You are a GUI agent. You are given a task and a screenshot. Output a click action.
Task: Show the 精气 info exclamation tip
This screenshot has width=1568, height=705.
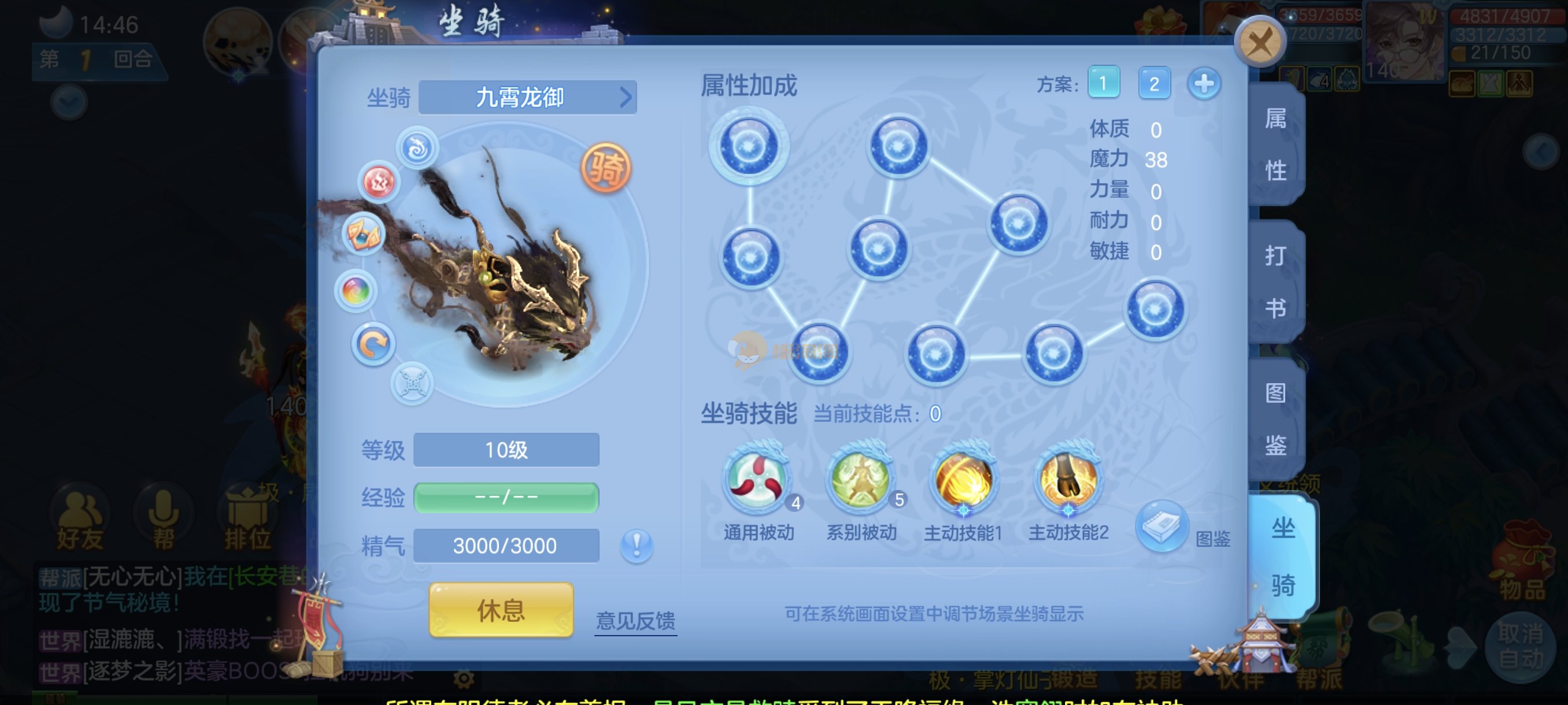(636, 545)
